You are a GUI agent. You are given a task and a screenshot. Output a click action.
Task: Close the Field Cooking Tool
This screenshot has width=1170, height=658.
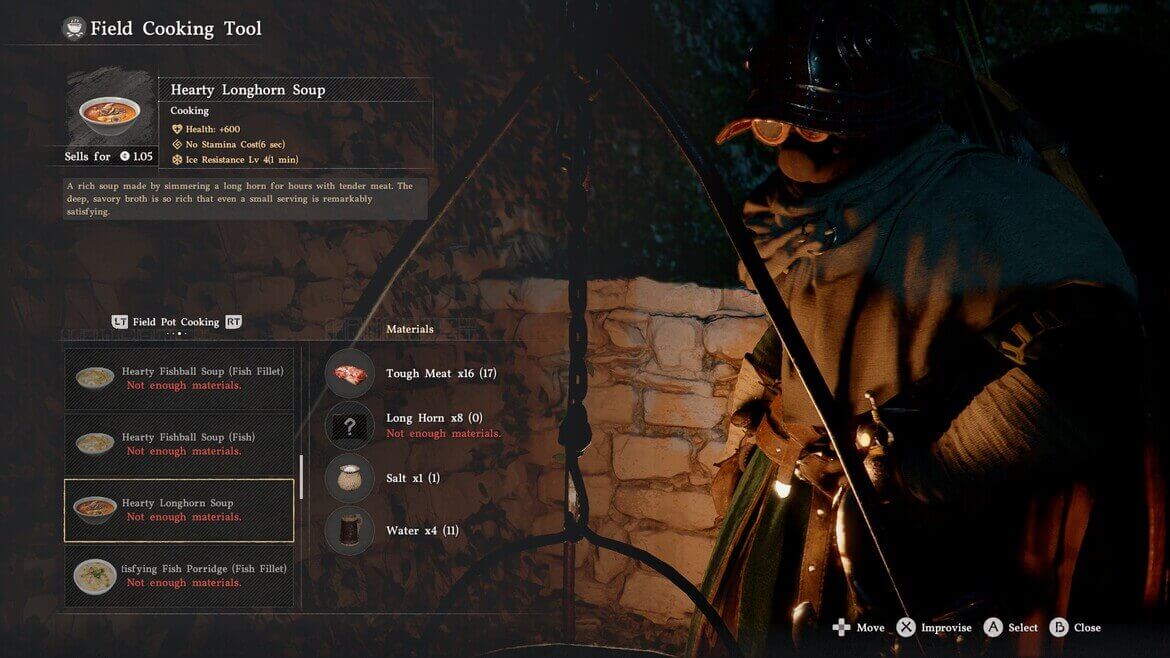1075,628
